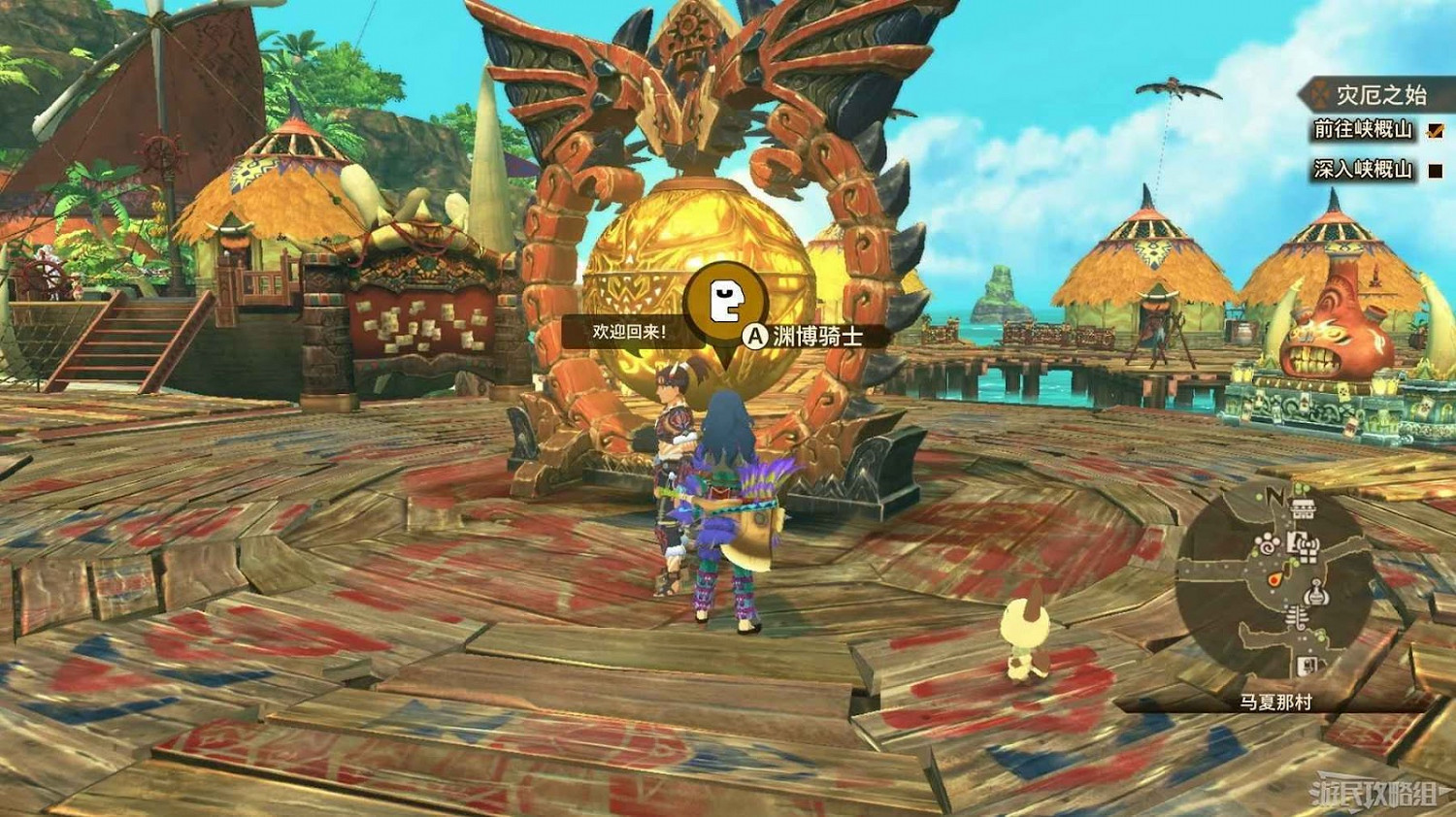1456x817 pixels.
Task: Click the orange player marker on the minimap
Action: click(x=1275, y=579)
